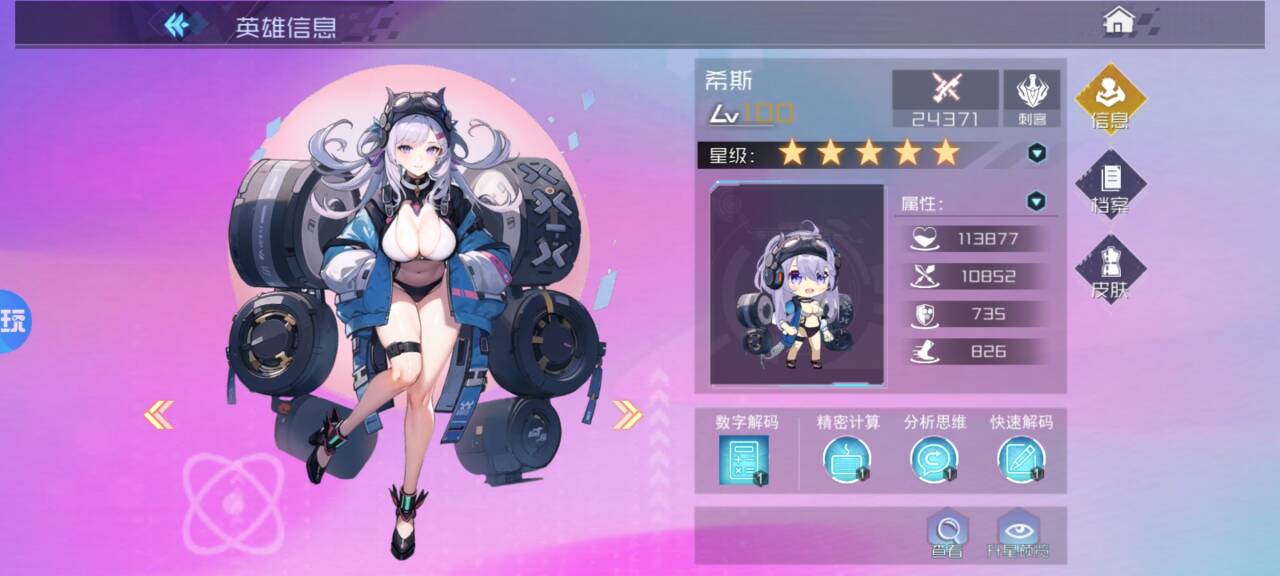Viewport: 1280px width, 576px height.
Task: Expand the 星级 star rating dropdown arrow
Action: click(x=1037, y=153)
